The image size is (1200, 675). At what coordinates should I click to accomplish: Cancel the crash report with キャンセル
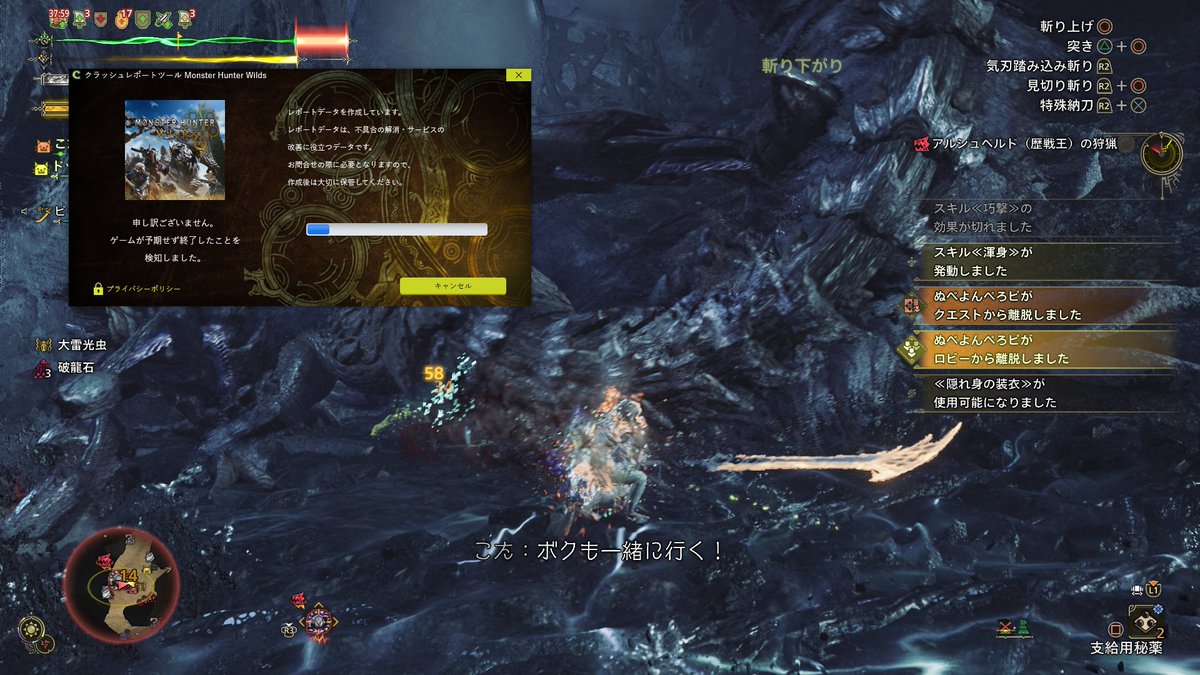point(452,286)
